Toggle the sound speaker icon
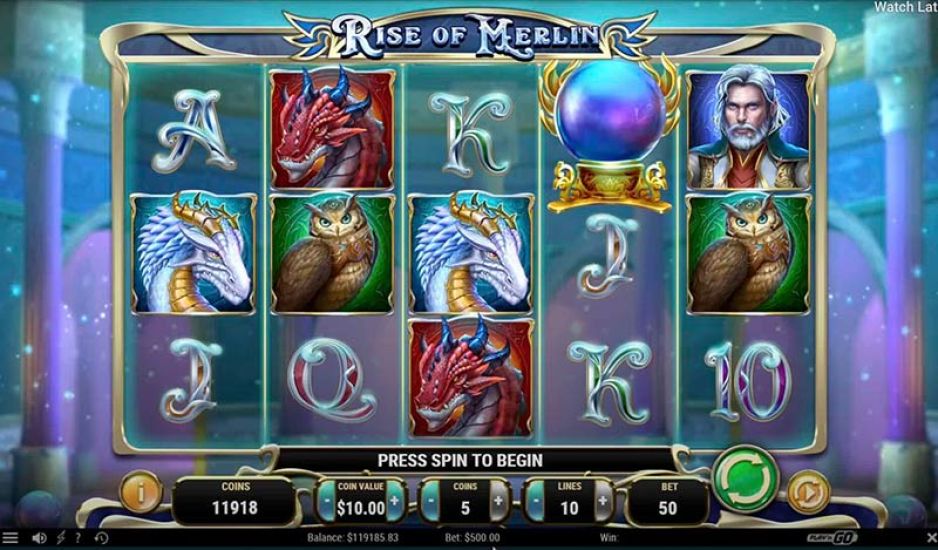The image size is (938, 550). coord(39,539)
